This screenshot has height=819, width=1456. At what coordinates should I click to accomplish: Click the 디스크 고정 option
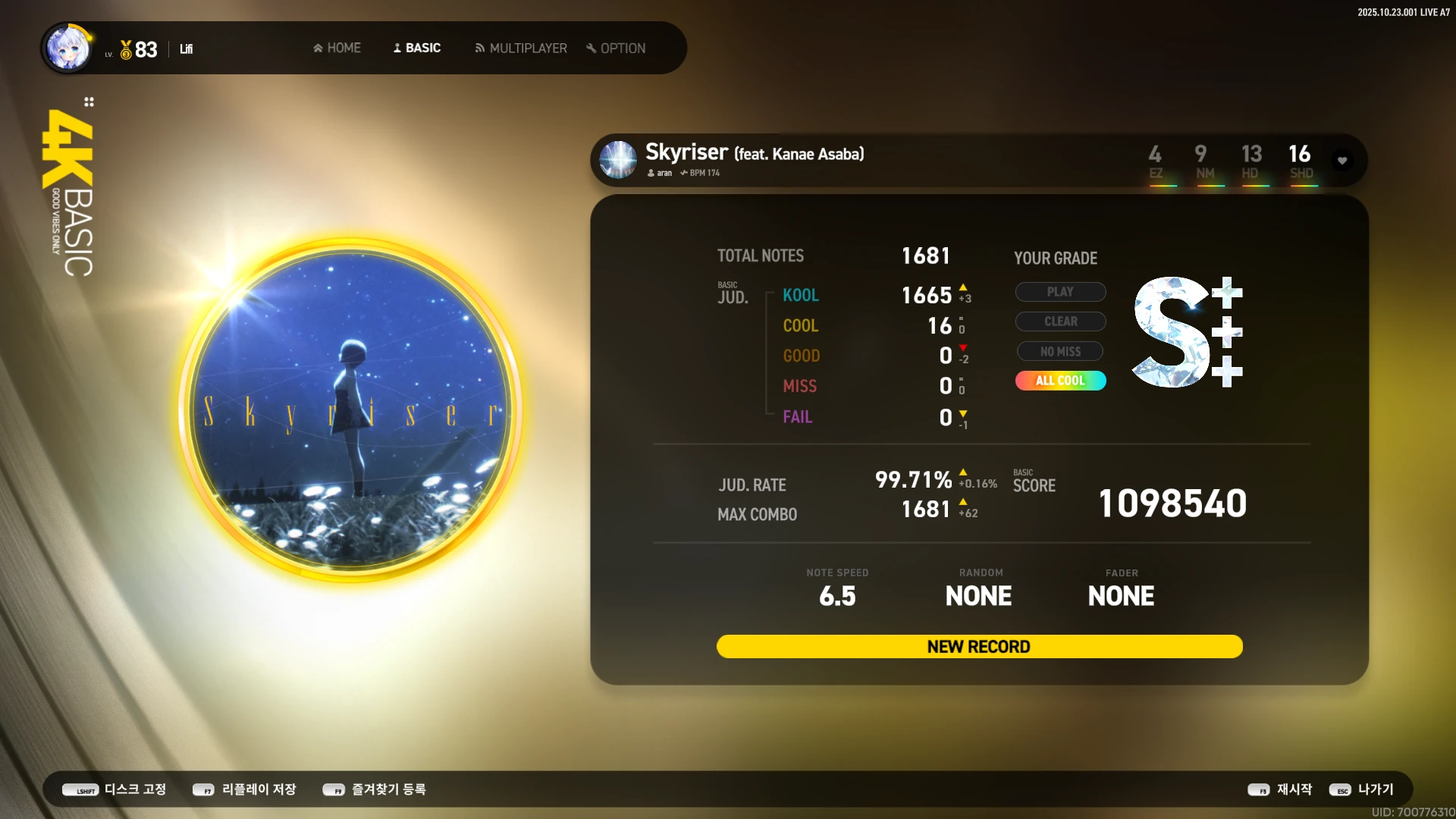115,789
